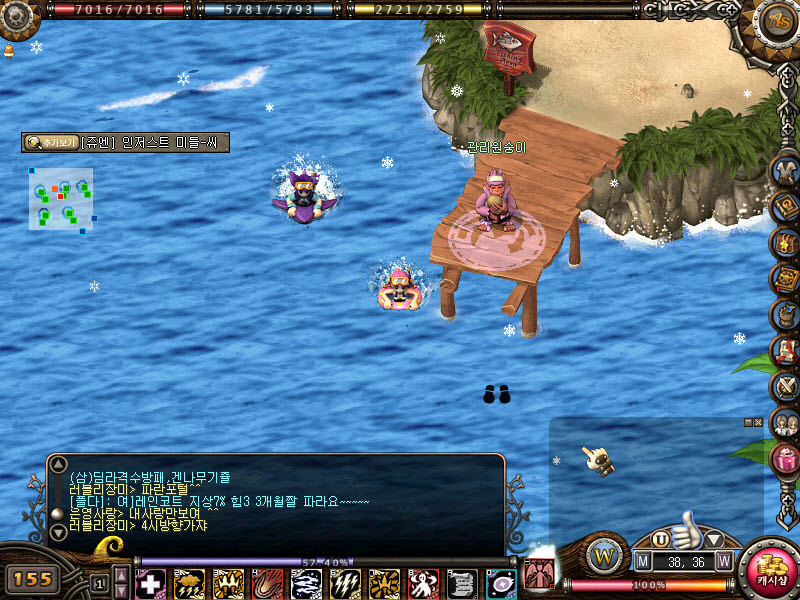Viewport: 800px width, 600px height.
Task: Use the storm cloud lightning skill
Action: (189, 584)
